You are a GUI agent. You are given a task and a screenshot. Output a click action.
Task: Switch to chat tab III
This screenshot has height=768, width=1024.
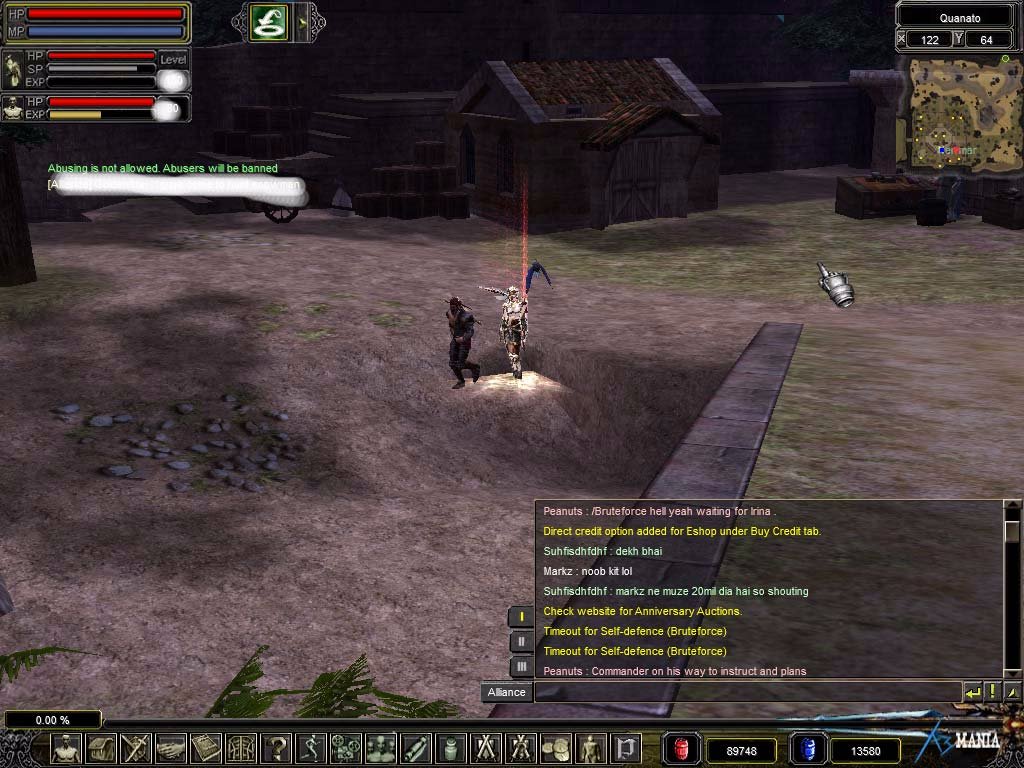(521, 666)
